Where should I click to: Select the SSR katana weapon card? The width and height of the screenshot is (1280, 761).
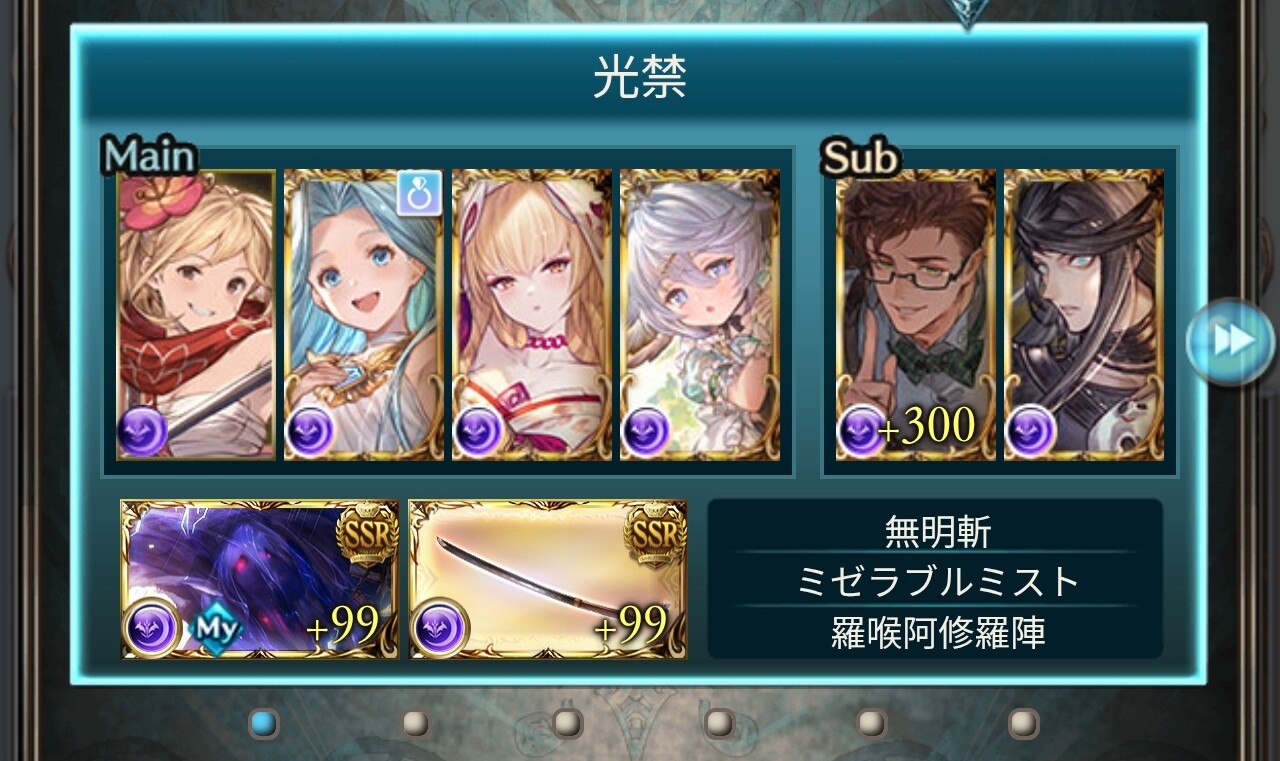[x=548, y=580]
